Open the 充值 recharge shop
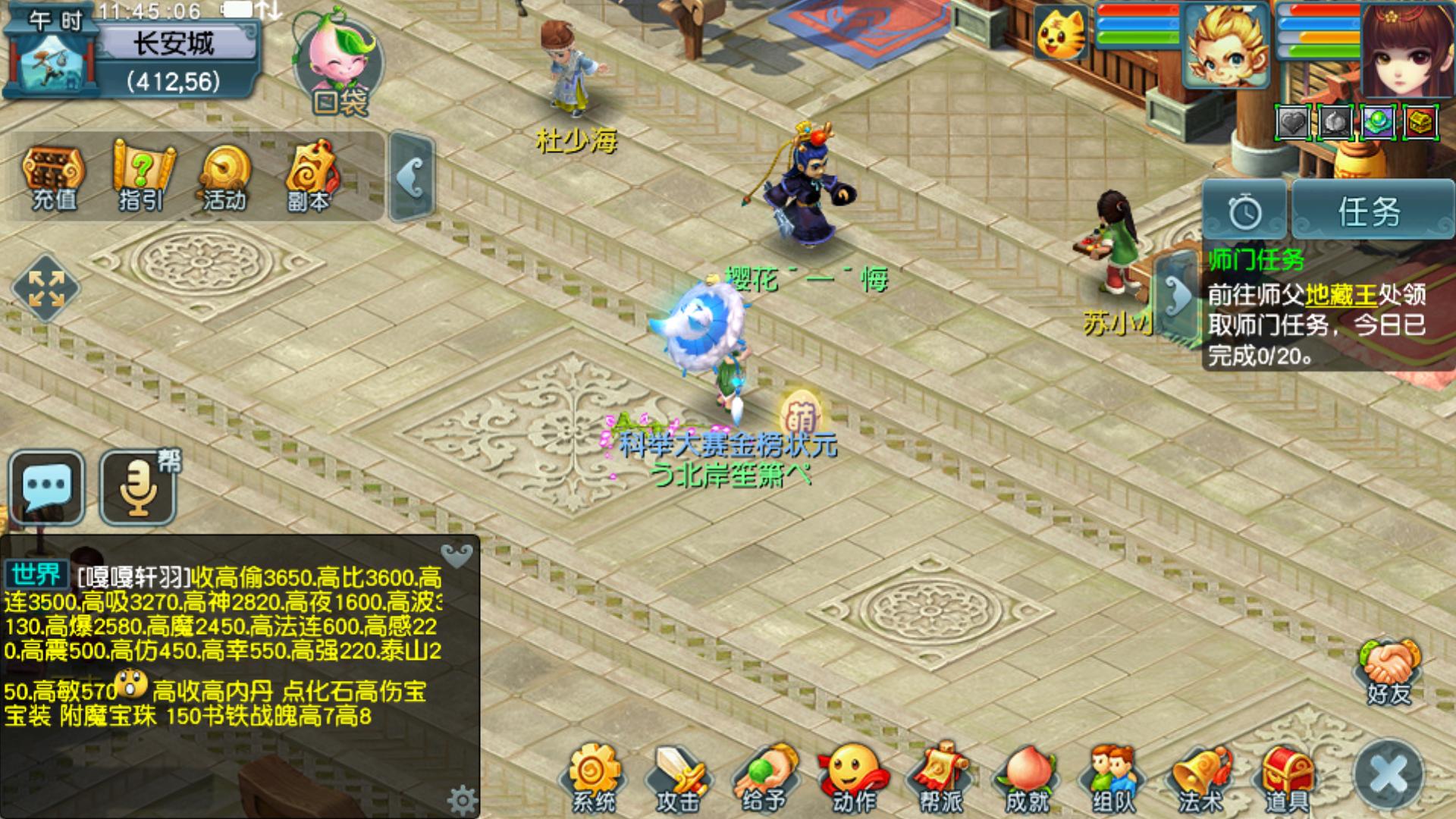The height and width of the screenshot is (819, 1456). pos(53,176)
